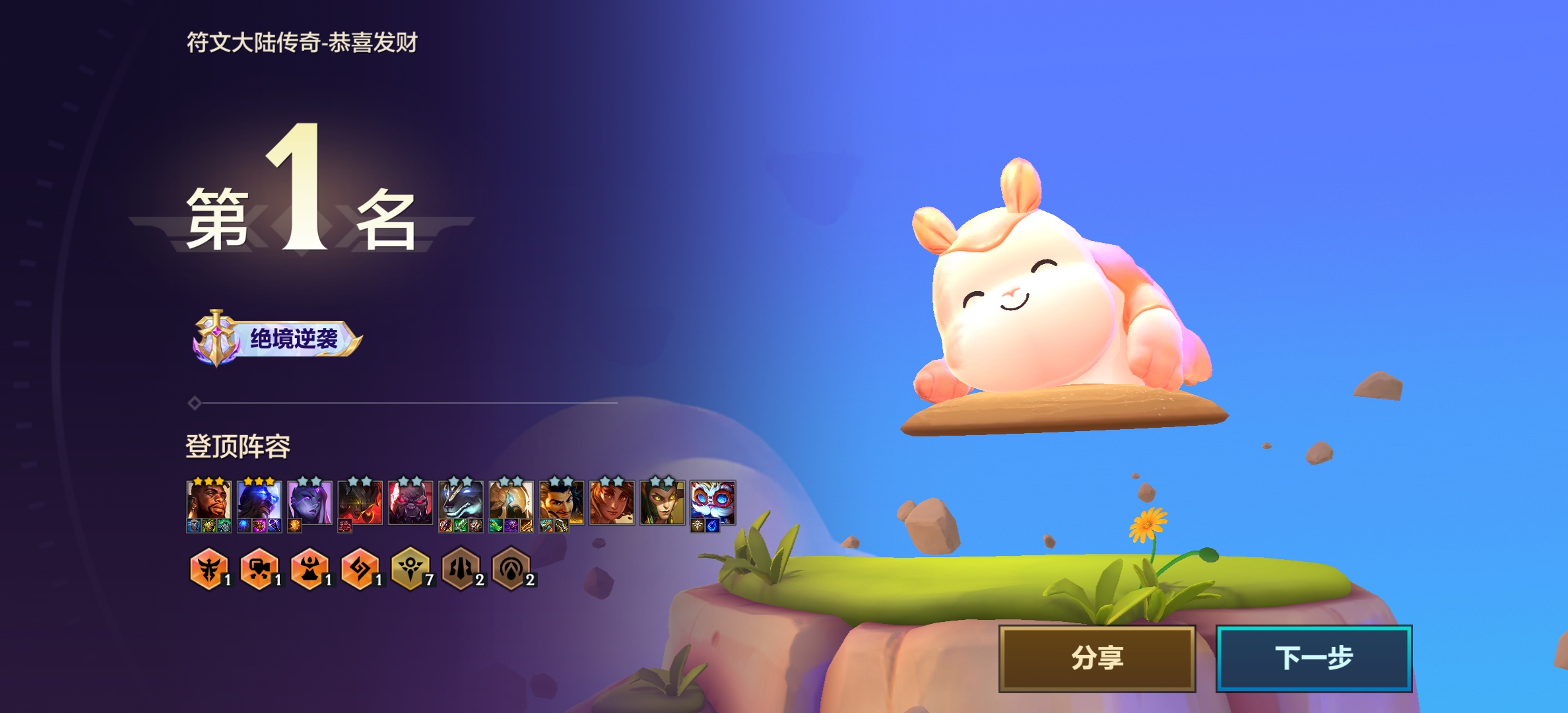Click the golden-helmeted Azir portrait
1568x713 pixels.
coord(511,502)
